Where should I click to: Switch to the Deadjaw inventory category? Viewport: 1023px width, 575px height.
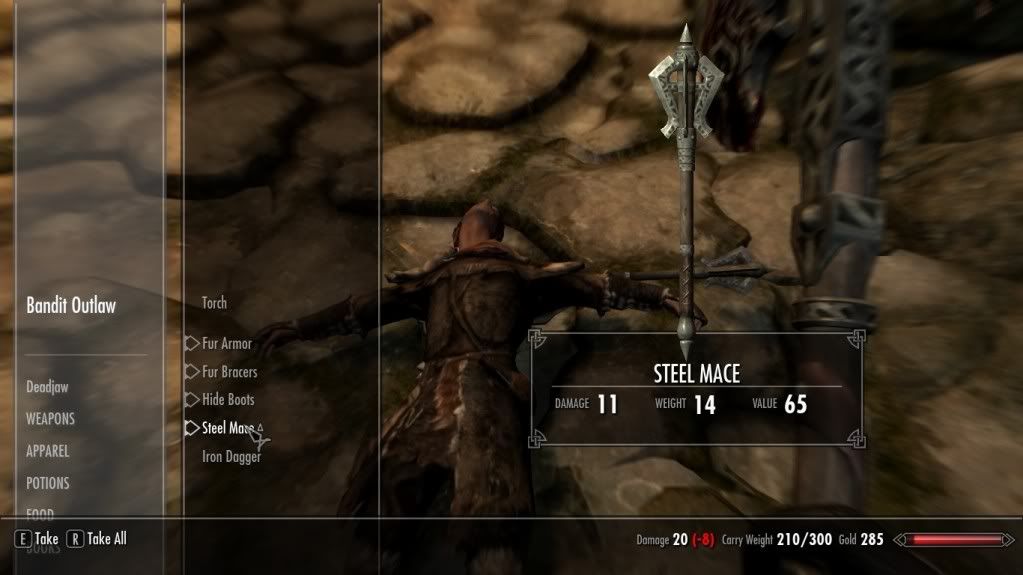(x=47, y=387)
